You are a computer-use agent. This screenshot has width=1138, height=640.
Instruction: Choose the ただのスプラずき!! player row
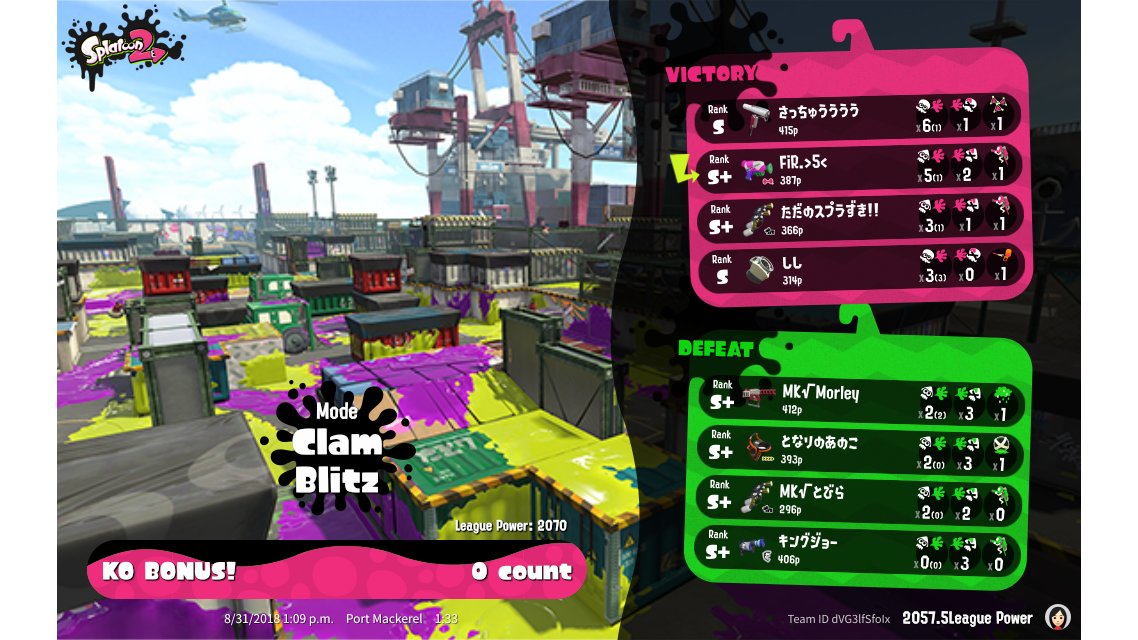[860, 217]
